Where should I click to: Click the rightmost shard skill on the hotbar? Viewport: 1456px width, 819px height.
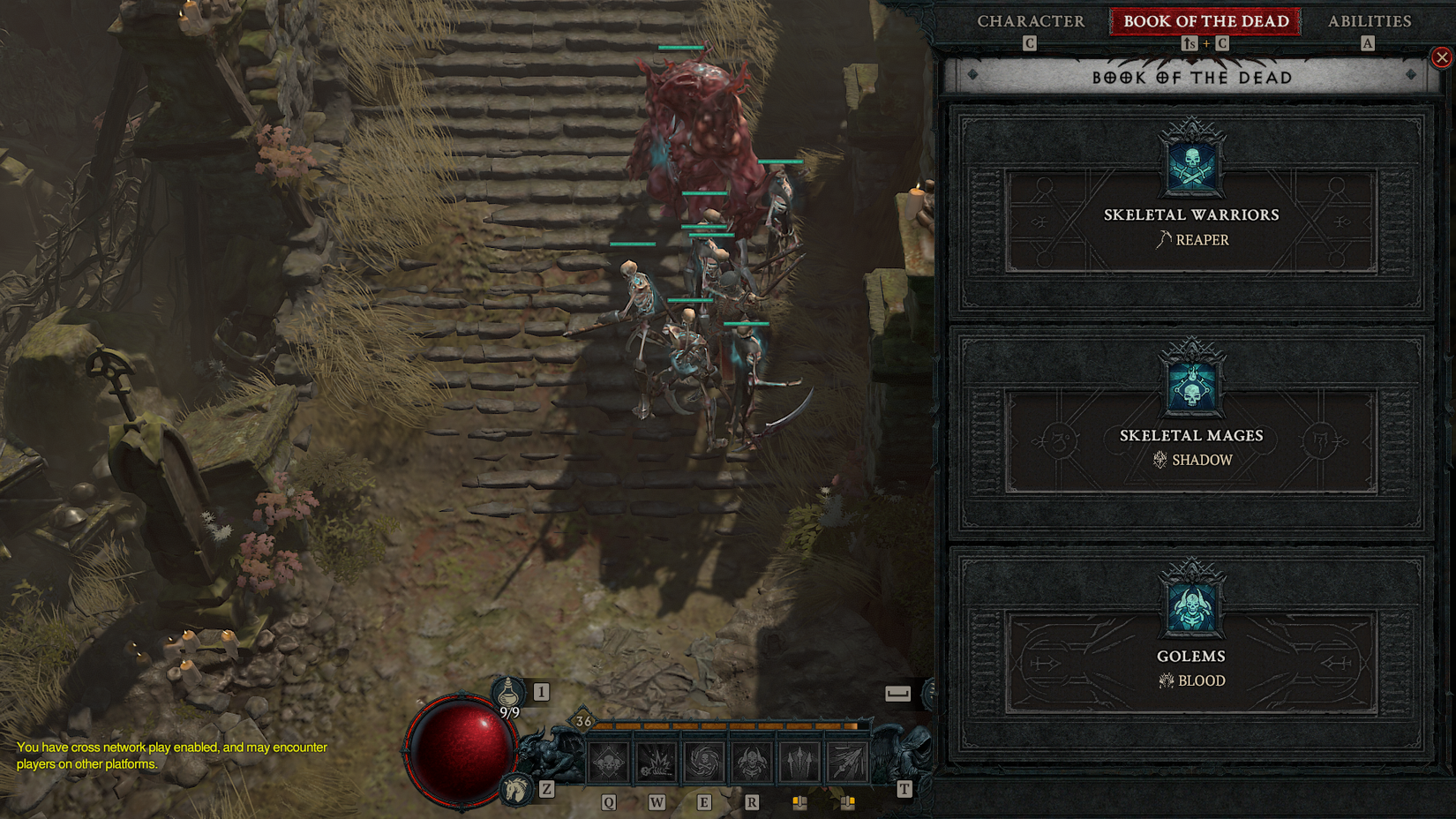pos(847,763)
